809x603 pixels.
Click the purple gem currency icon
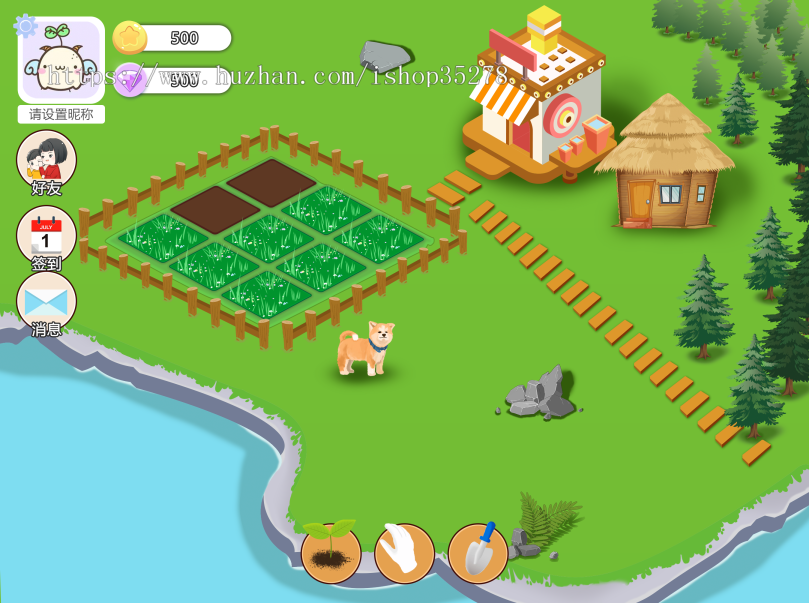pos(130,79)
